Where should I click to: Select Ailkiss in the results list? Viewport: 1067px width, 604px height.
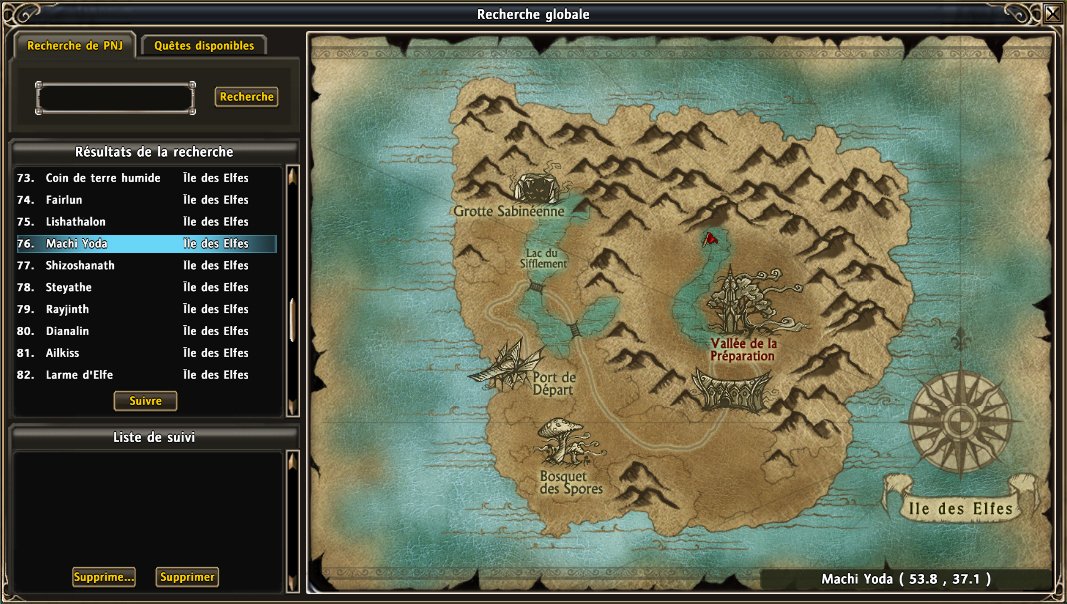62,354
